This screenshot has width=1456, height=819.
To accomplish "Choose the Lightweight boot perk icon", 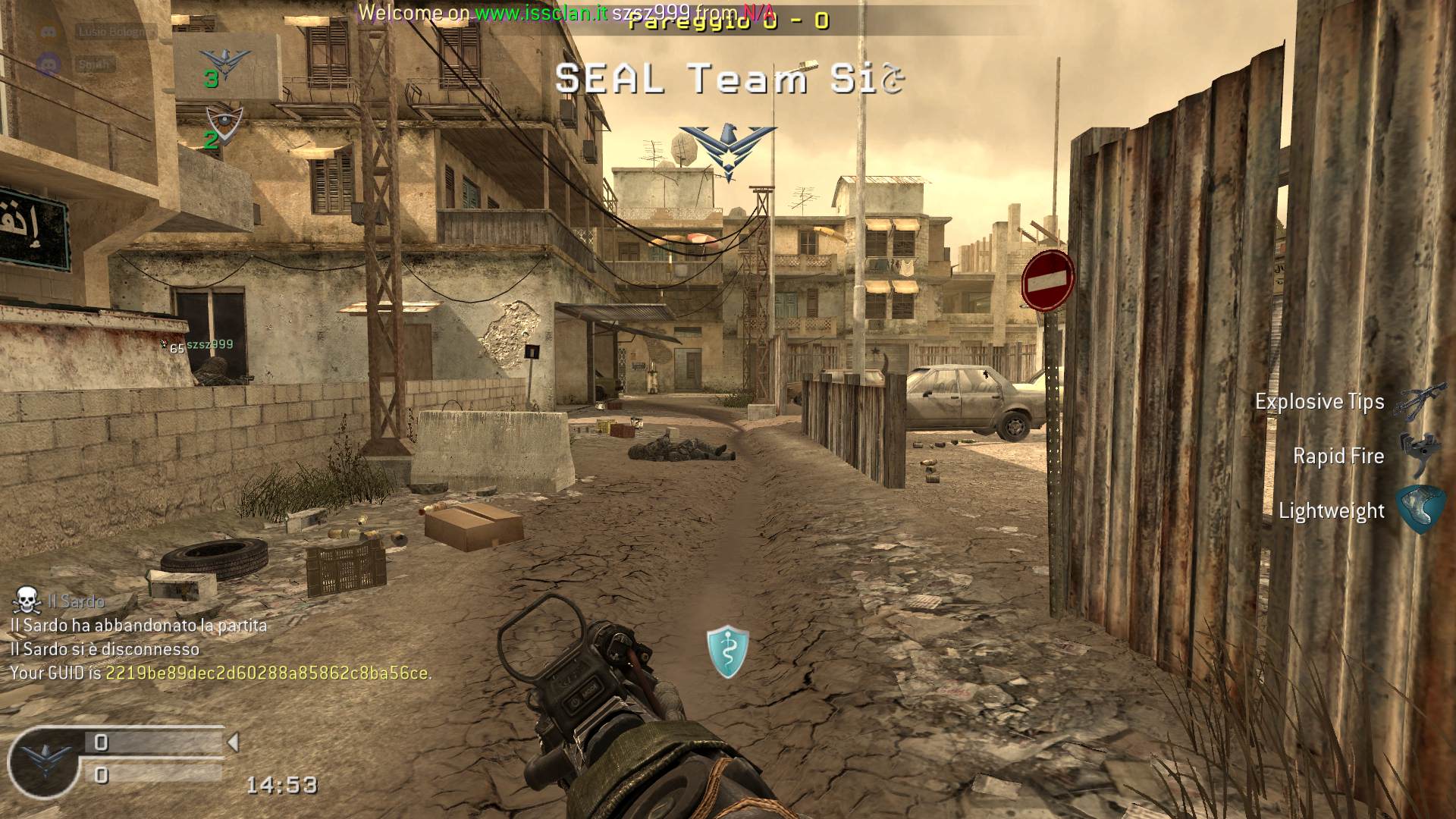I will [x=1417, y=510].
